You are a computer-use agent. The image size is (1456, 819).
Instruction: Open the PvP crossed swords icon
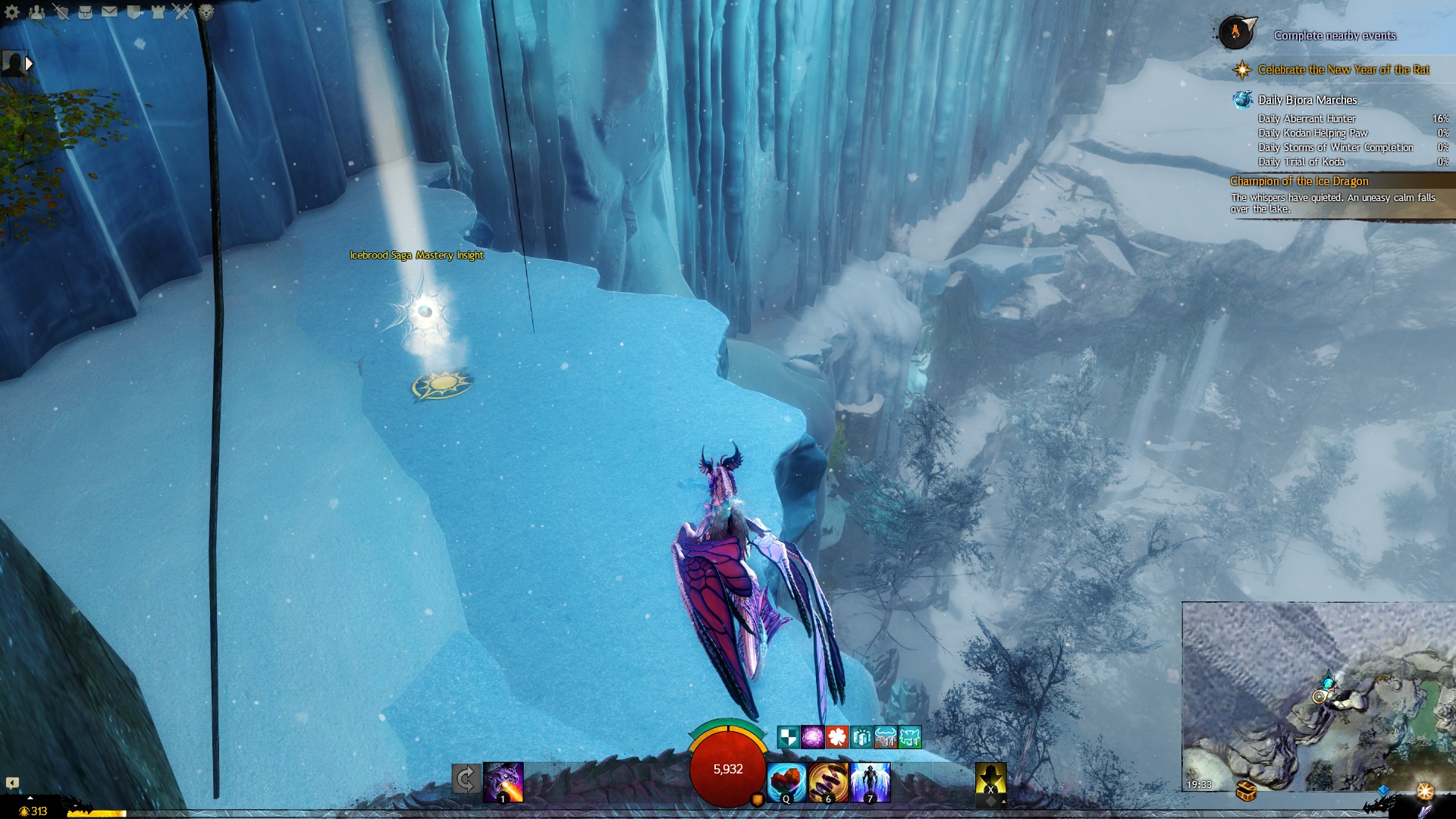pos(182,12)
